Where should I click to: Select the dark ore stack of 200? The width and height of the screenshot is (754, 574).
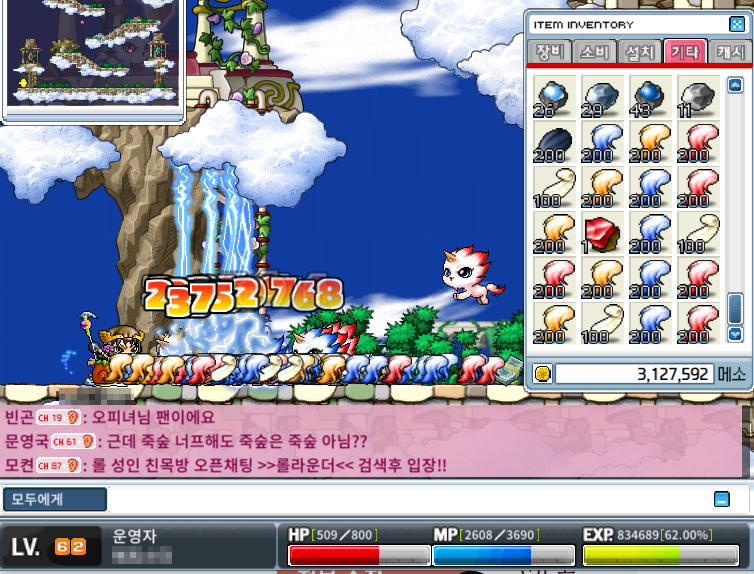tap(552, 142)
